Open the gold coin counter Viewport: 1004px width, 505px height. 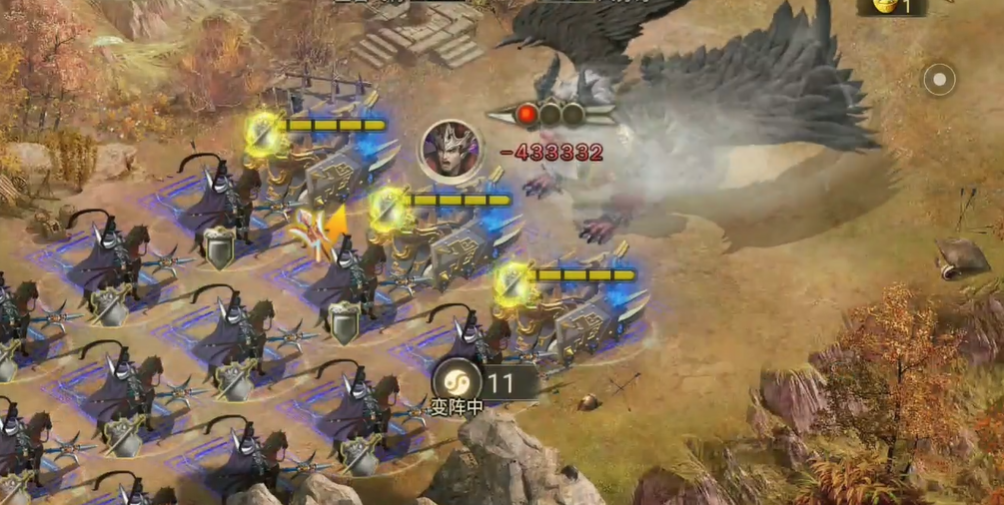[892, 7]
